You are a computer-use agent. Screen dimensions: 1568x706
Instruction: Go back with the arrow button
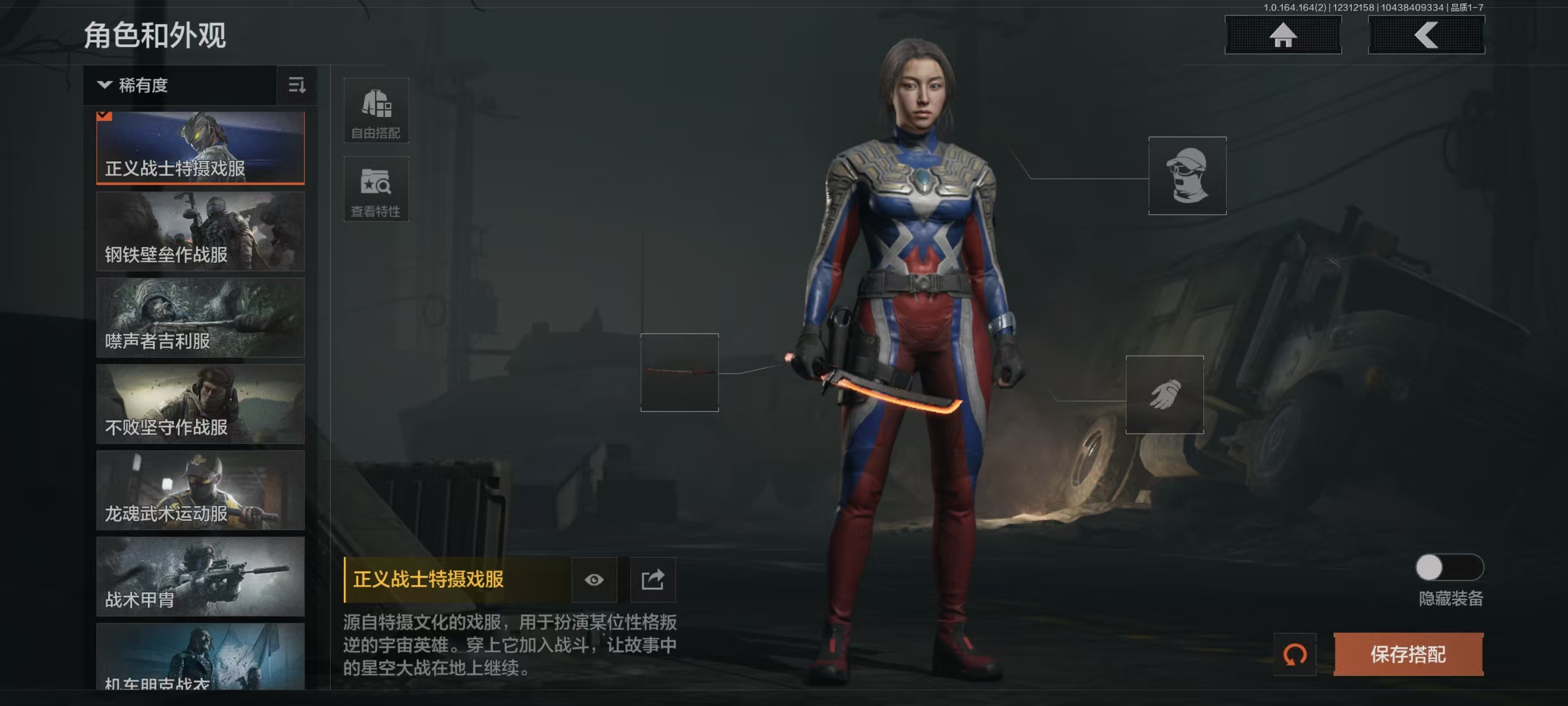tap(1426, 35)
